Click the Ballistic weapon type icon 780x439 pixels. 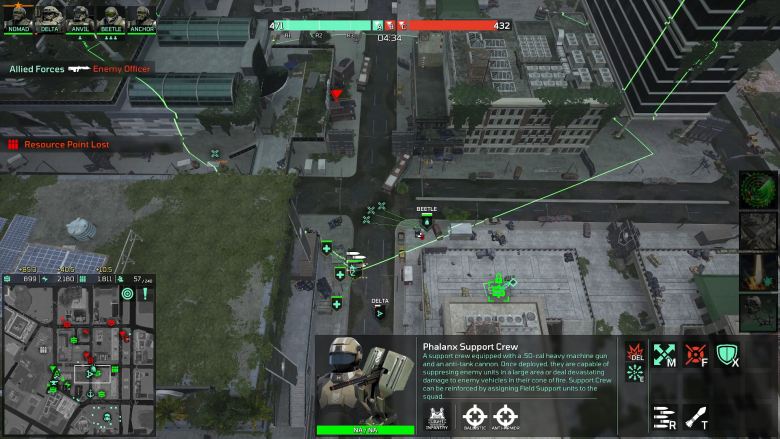(x=473, y=416)
